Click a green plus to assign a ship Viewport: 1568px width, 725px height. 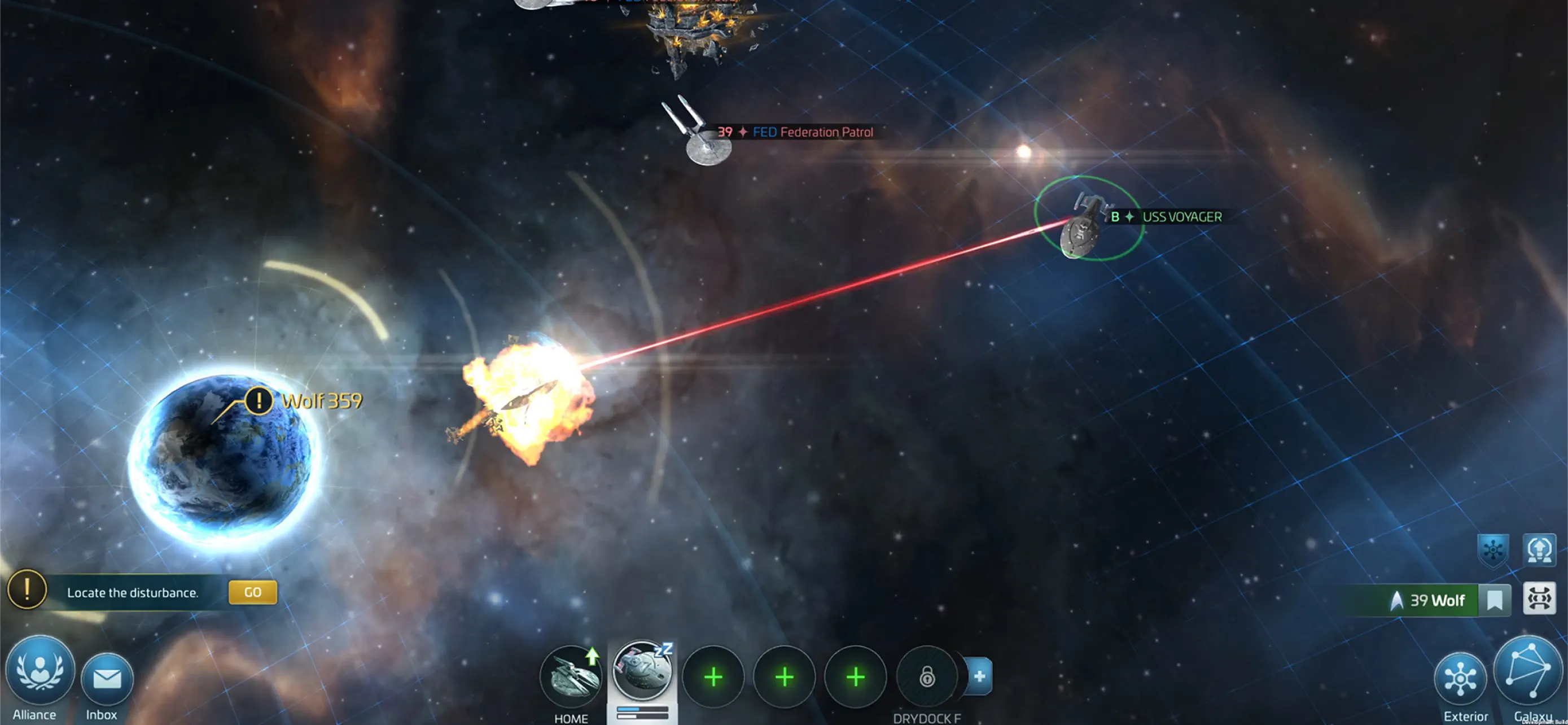pos(713,677)
